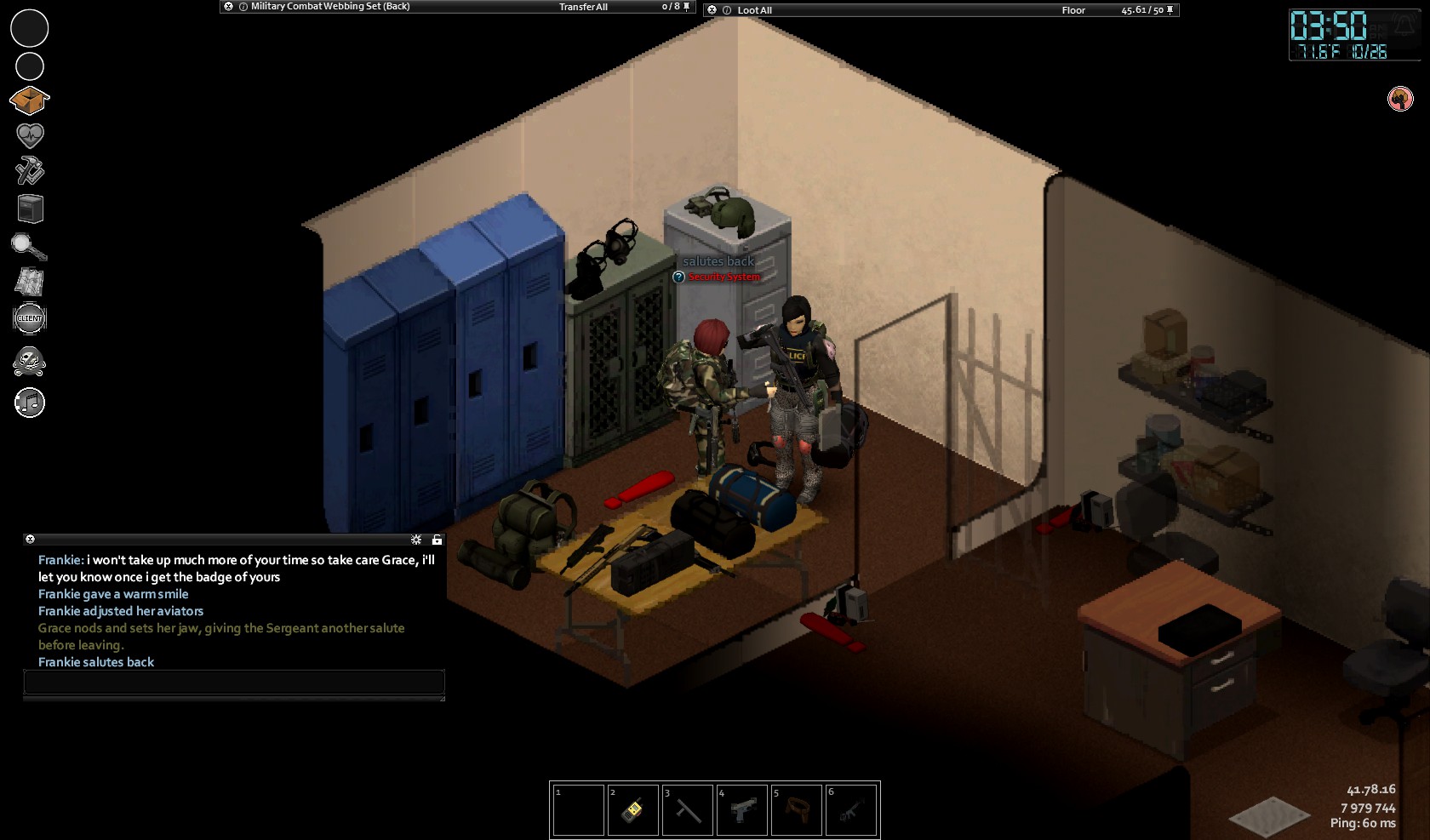Close the Military Combat Webbing Set window

228,7
